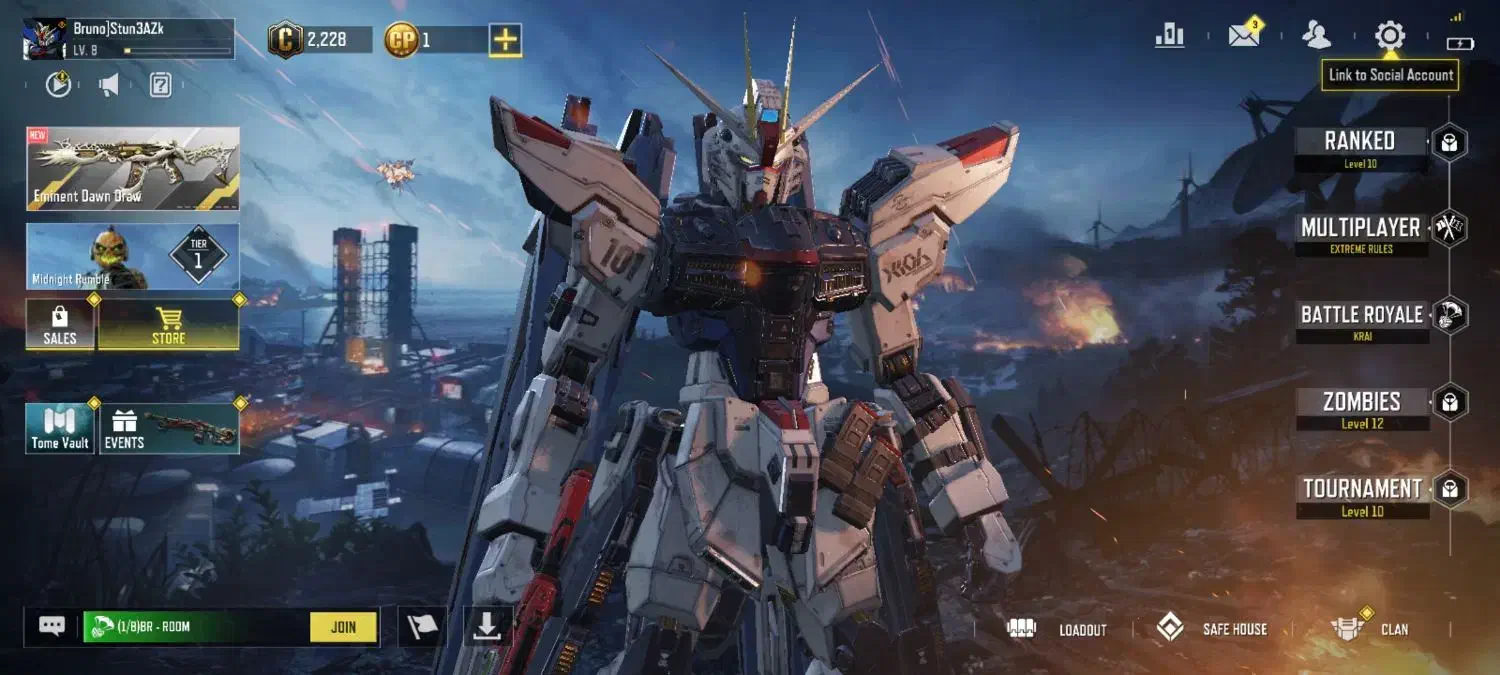The image size is (1500, 675).
Task: Open the Ranked mode menu
Action: 1361,143
